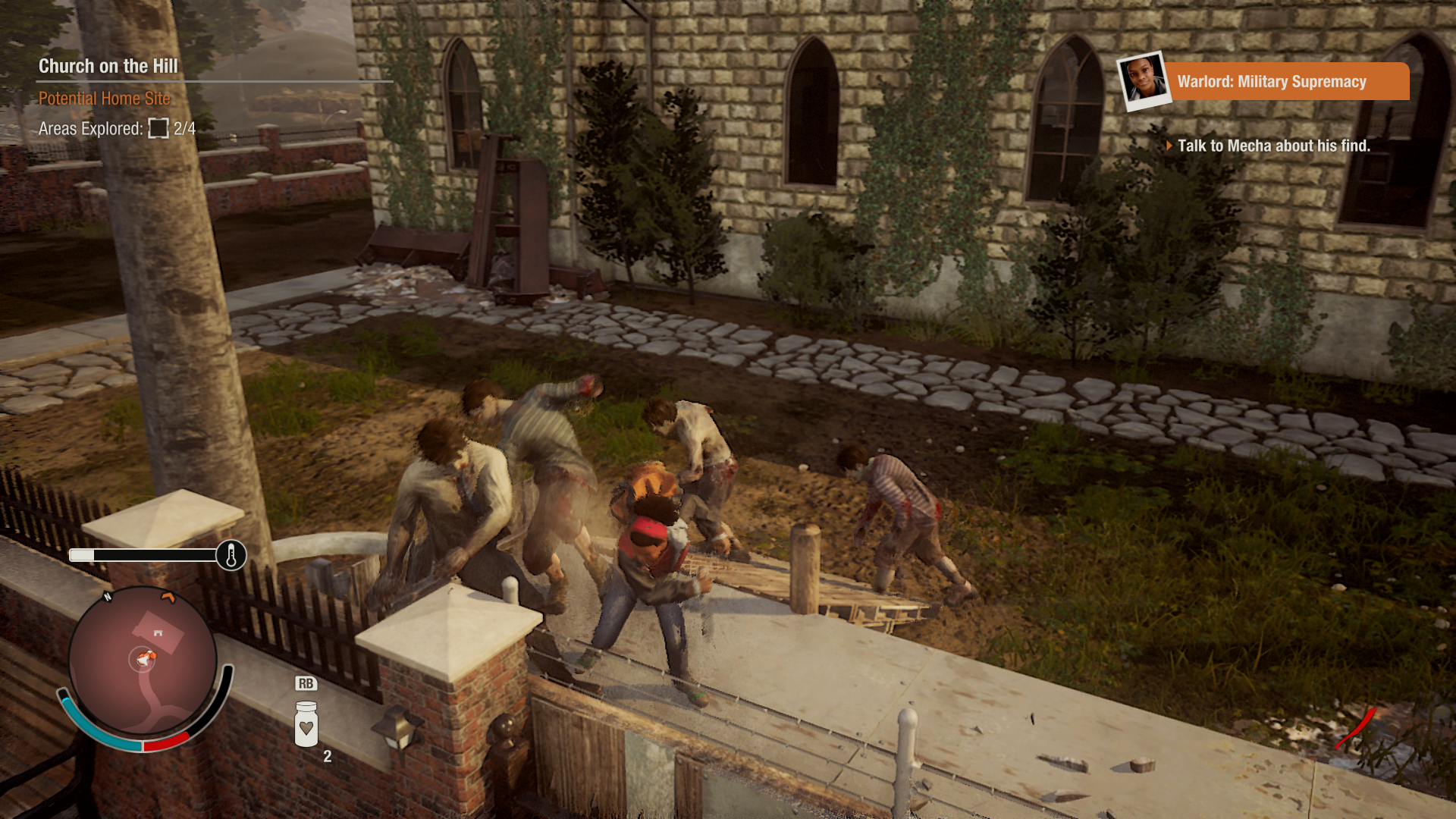Open the circular minimap
The height and width of the screenshot is (819, 1456).
pos(143,661)
